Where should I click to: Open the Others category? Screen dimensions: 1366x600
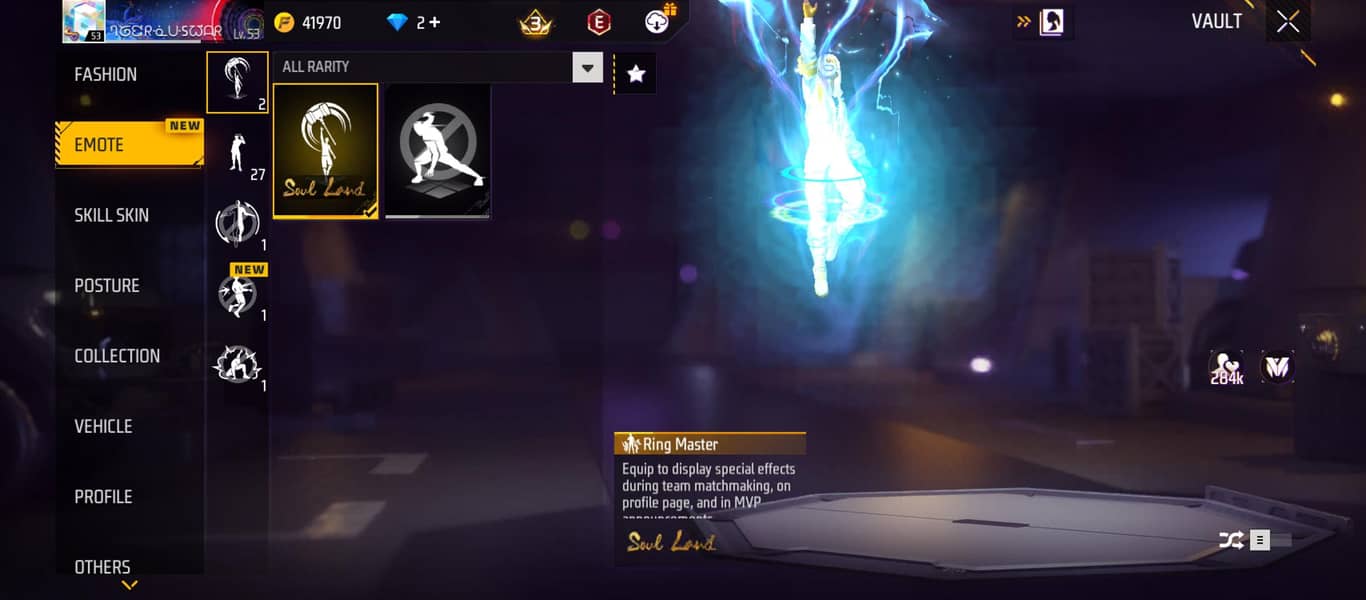coord(102,566)
